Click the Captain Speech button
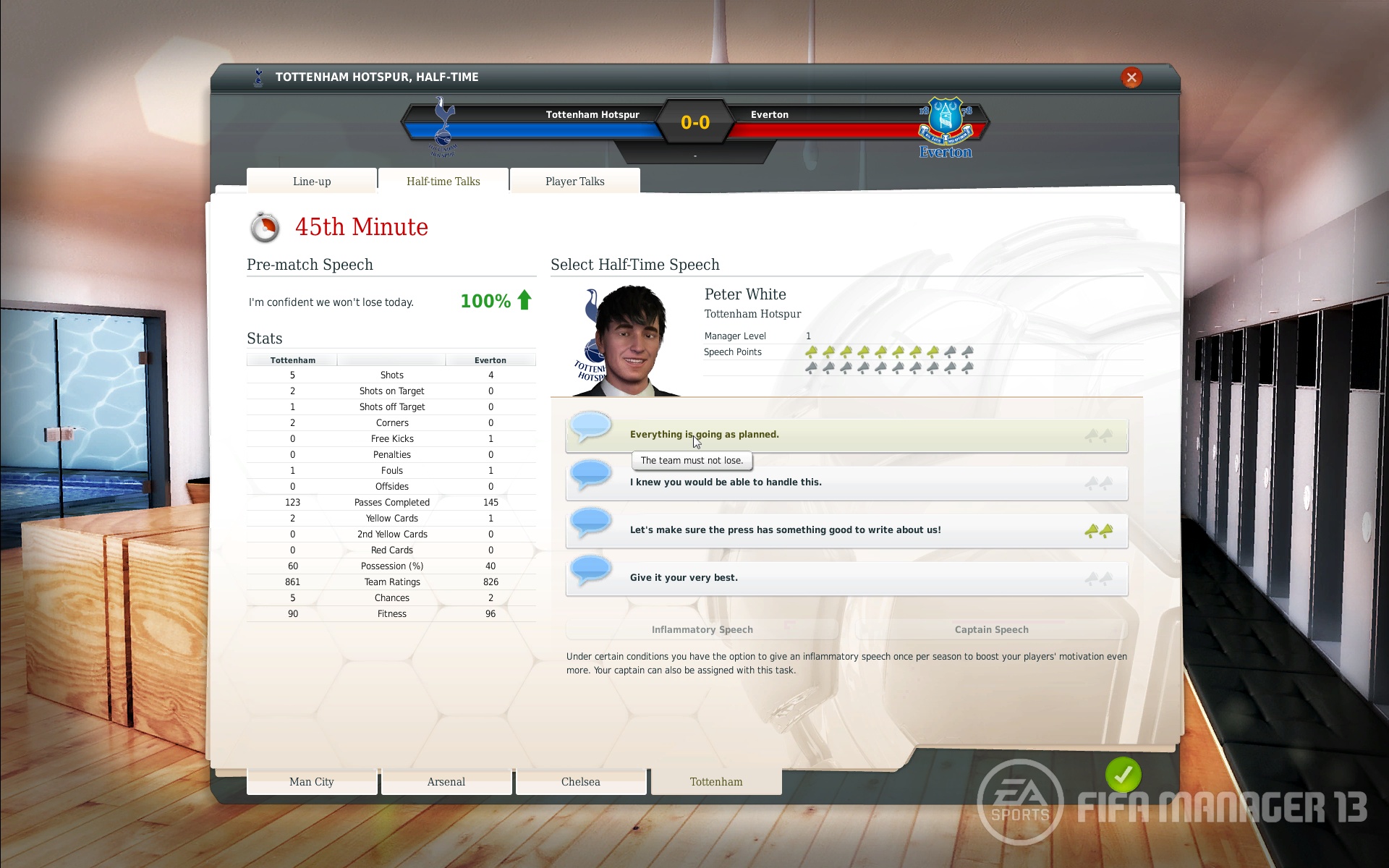Screen dimensions: 1389x868 point(991,629)
